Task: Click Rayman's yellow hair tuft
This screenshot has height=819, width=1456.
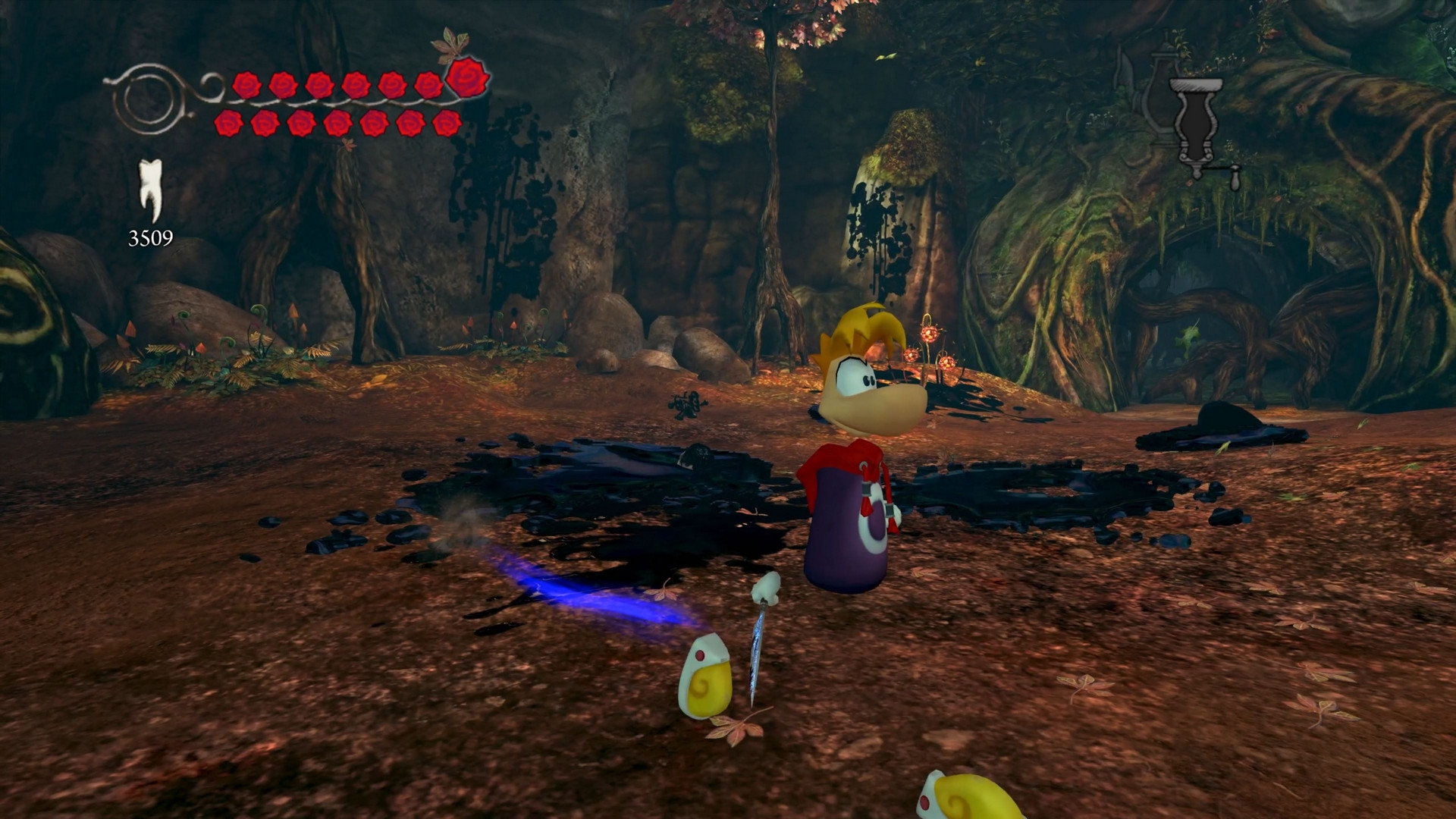Action: click(864, 326)
